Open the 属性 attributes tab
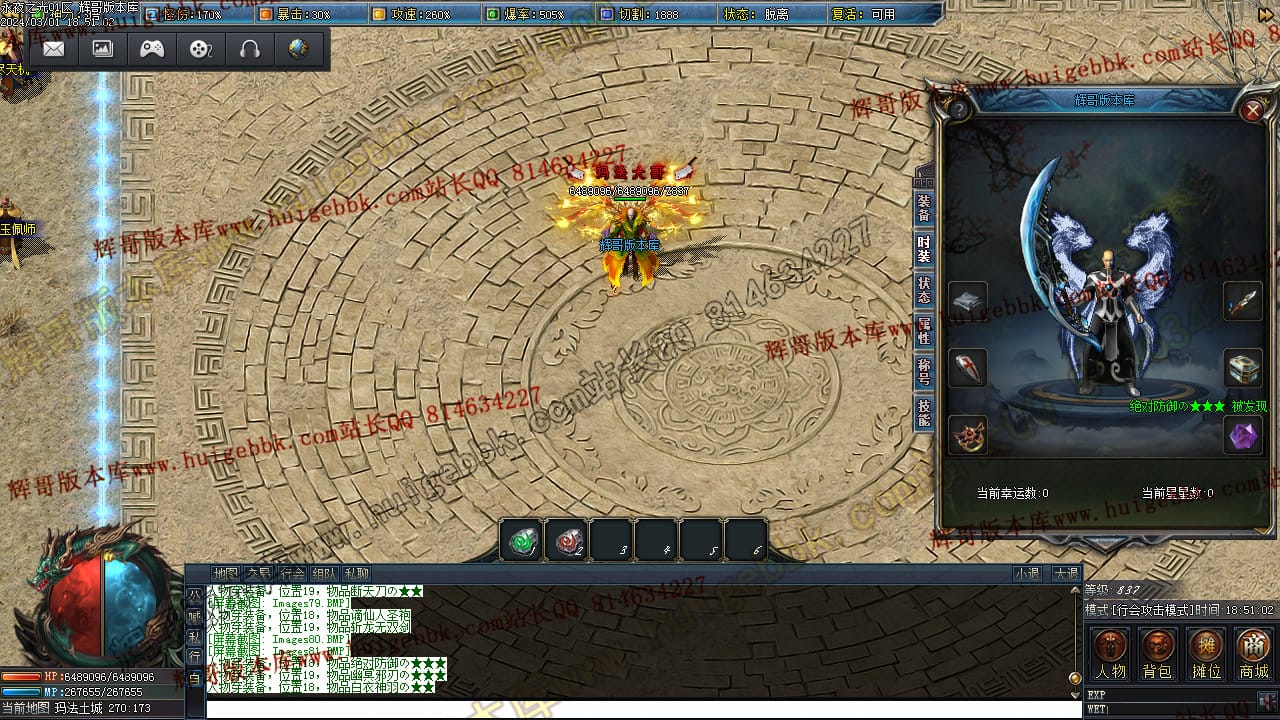Viewport: 1280px width, 720px height. point(924,331)
